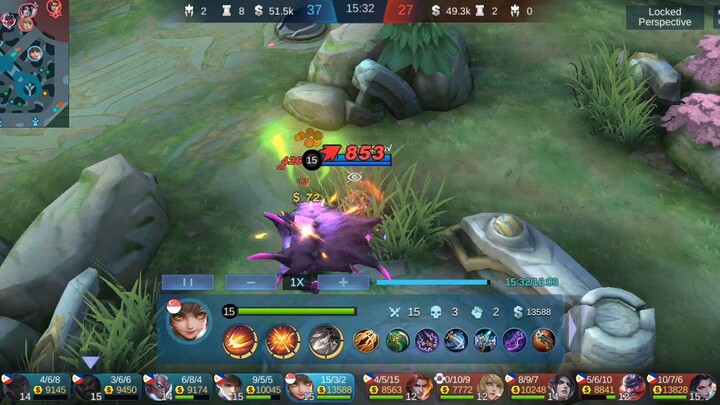Inspect the first orange claw item
Viewport: 720px width, 405px height.
pyautogui.click(x=366, y=340)
